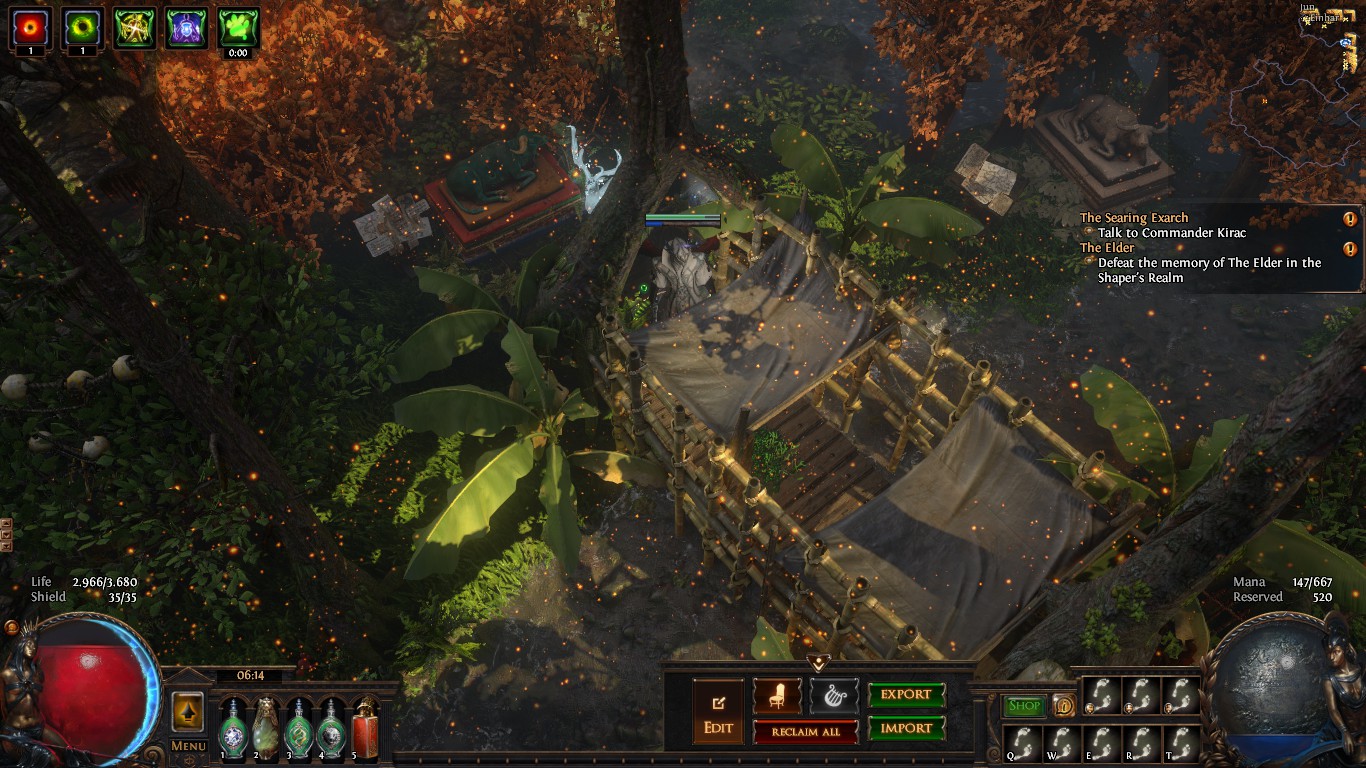Viewport: 1366px width, 768px height.
Task: Collapse the hideout panel with the arrow
Action: coord(819,662)
